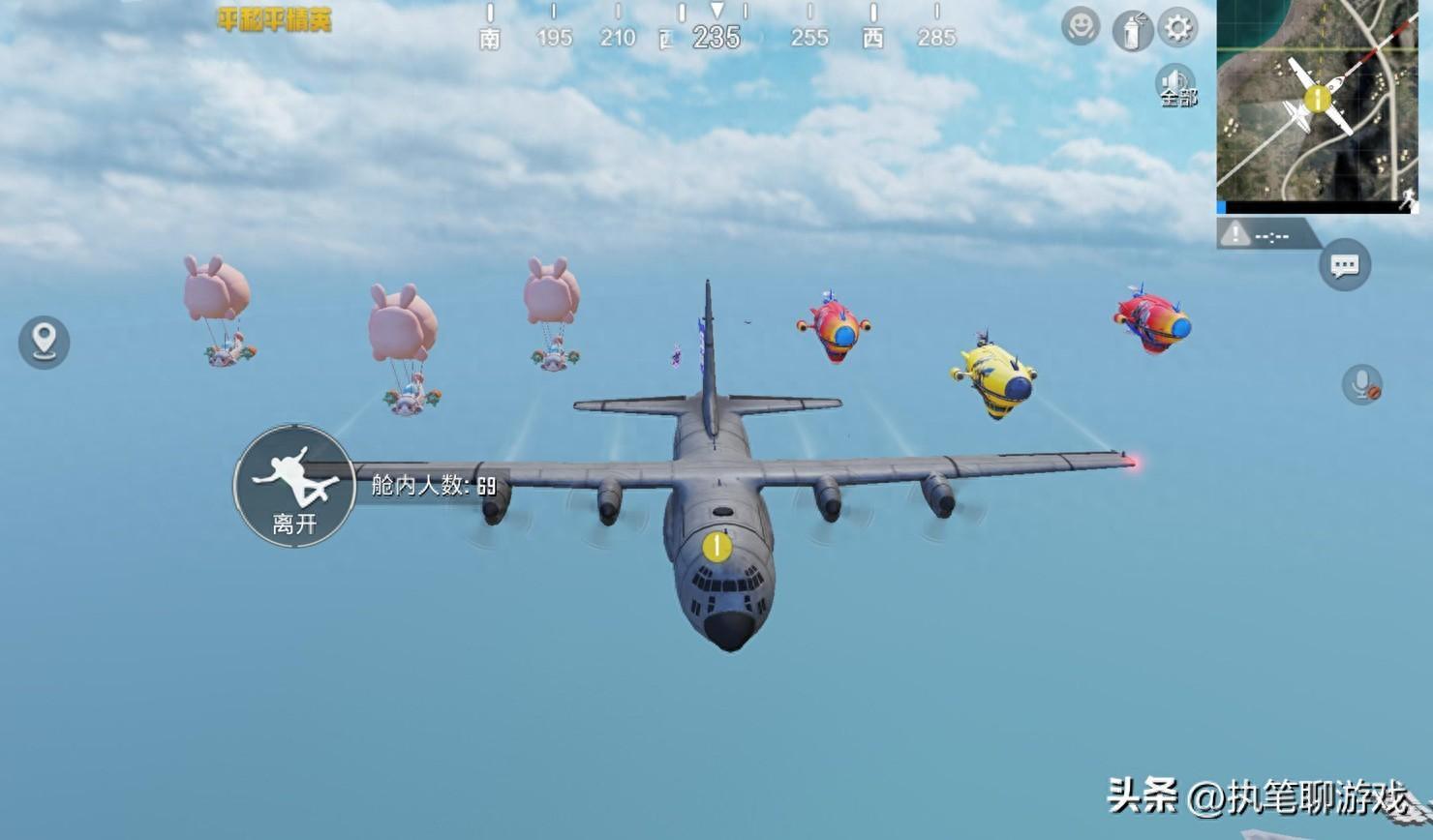Tap the 离开 jump button
The width and height of the screenshot is (1433, 840).
point(294,486)
